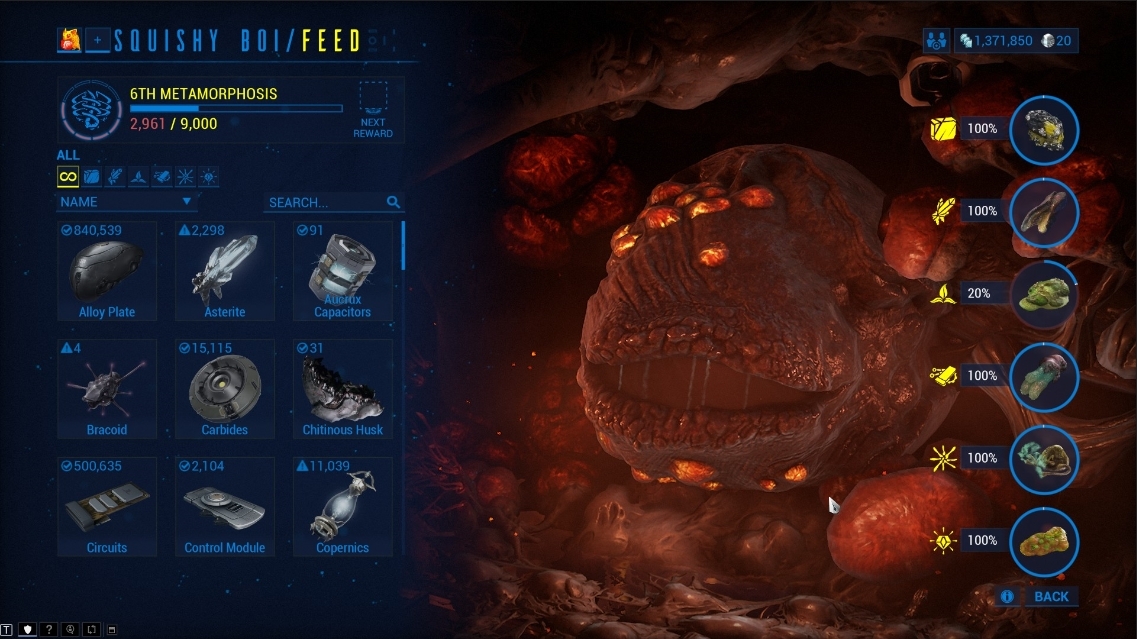
Task: Choose Asterite to feed
Action: tap(225, 271)
